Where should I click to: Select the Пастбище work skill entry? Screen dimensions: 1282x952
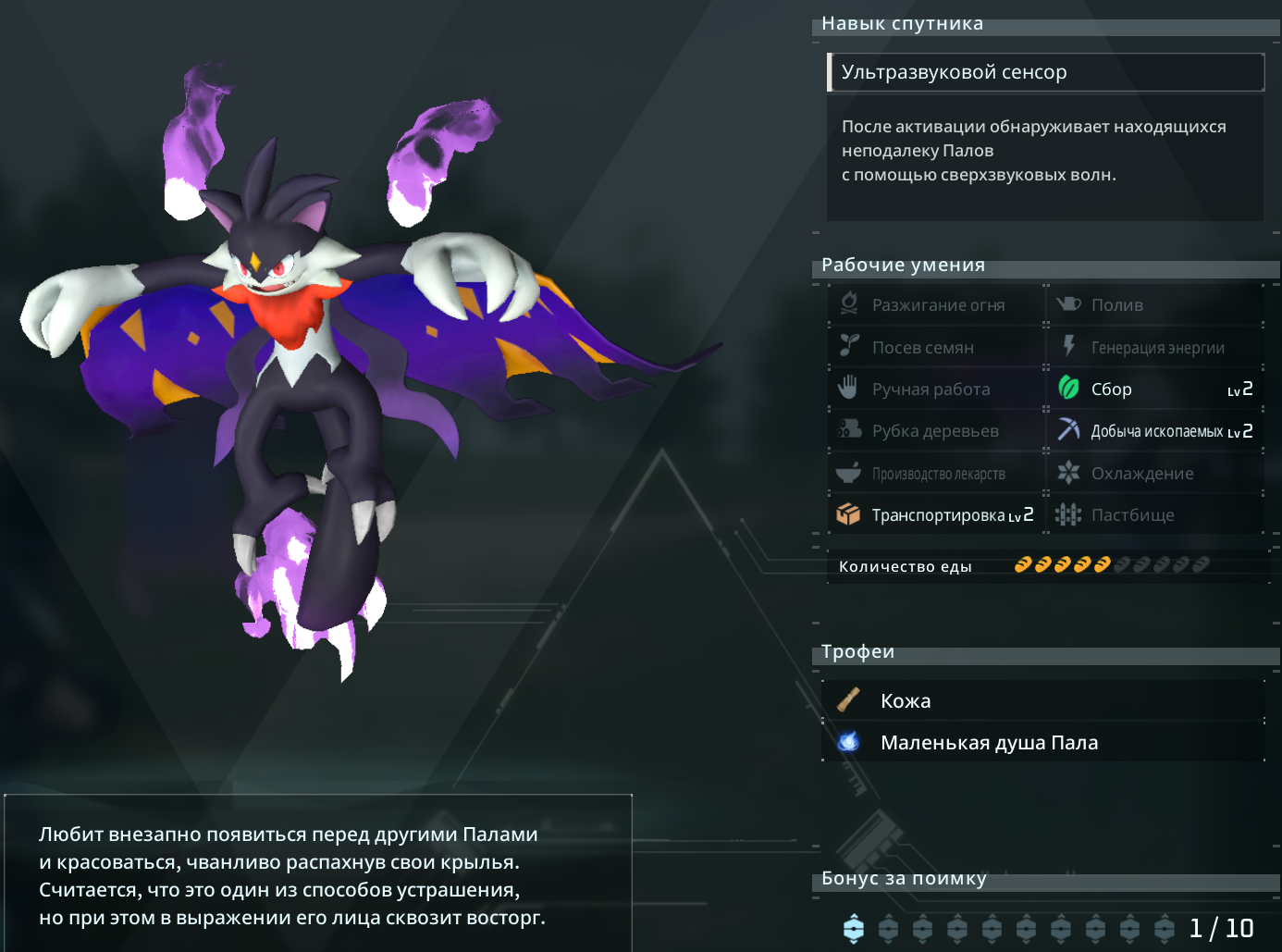[1155, 515]
